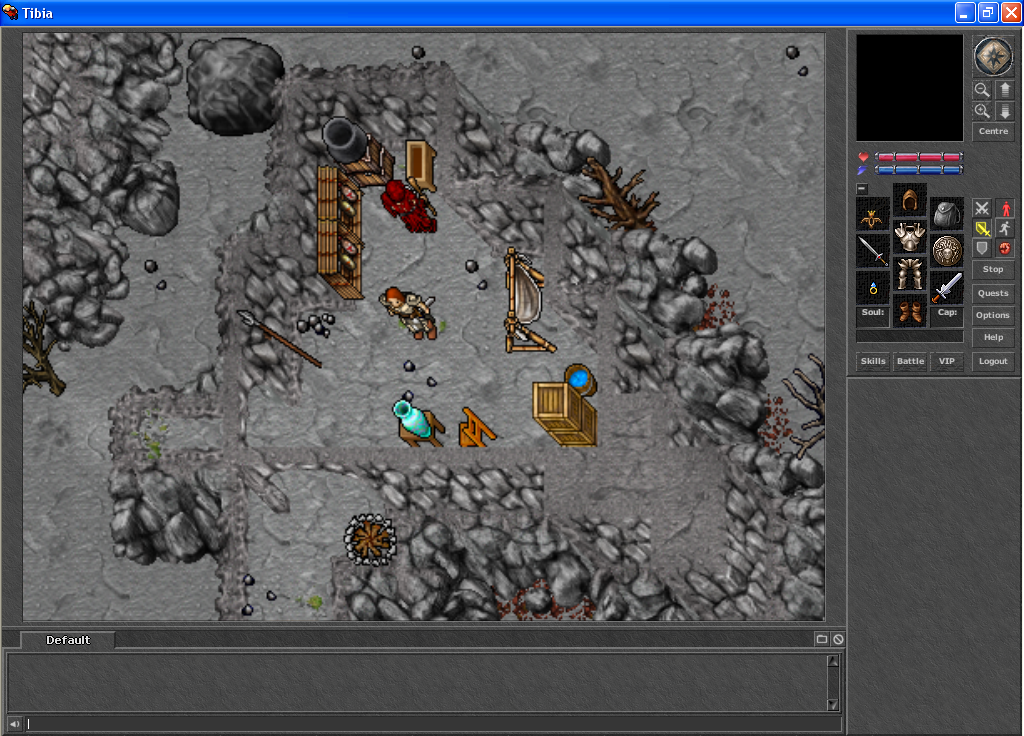Show the VIP list

click(946, 361)
